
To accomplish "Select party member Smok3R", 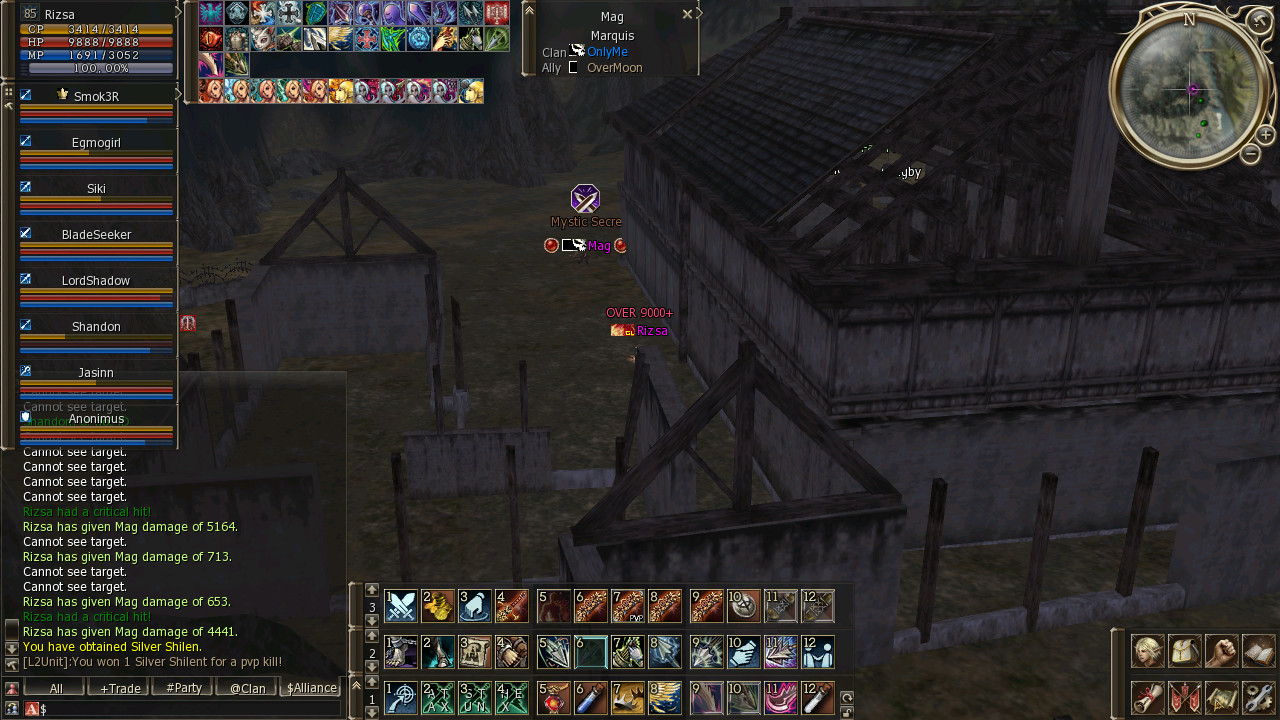I will pyautogui.click(x=96, y=97).
